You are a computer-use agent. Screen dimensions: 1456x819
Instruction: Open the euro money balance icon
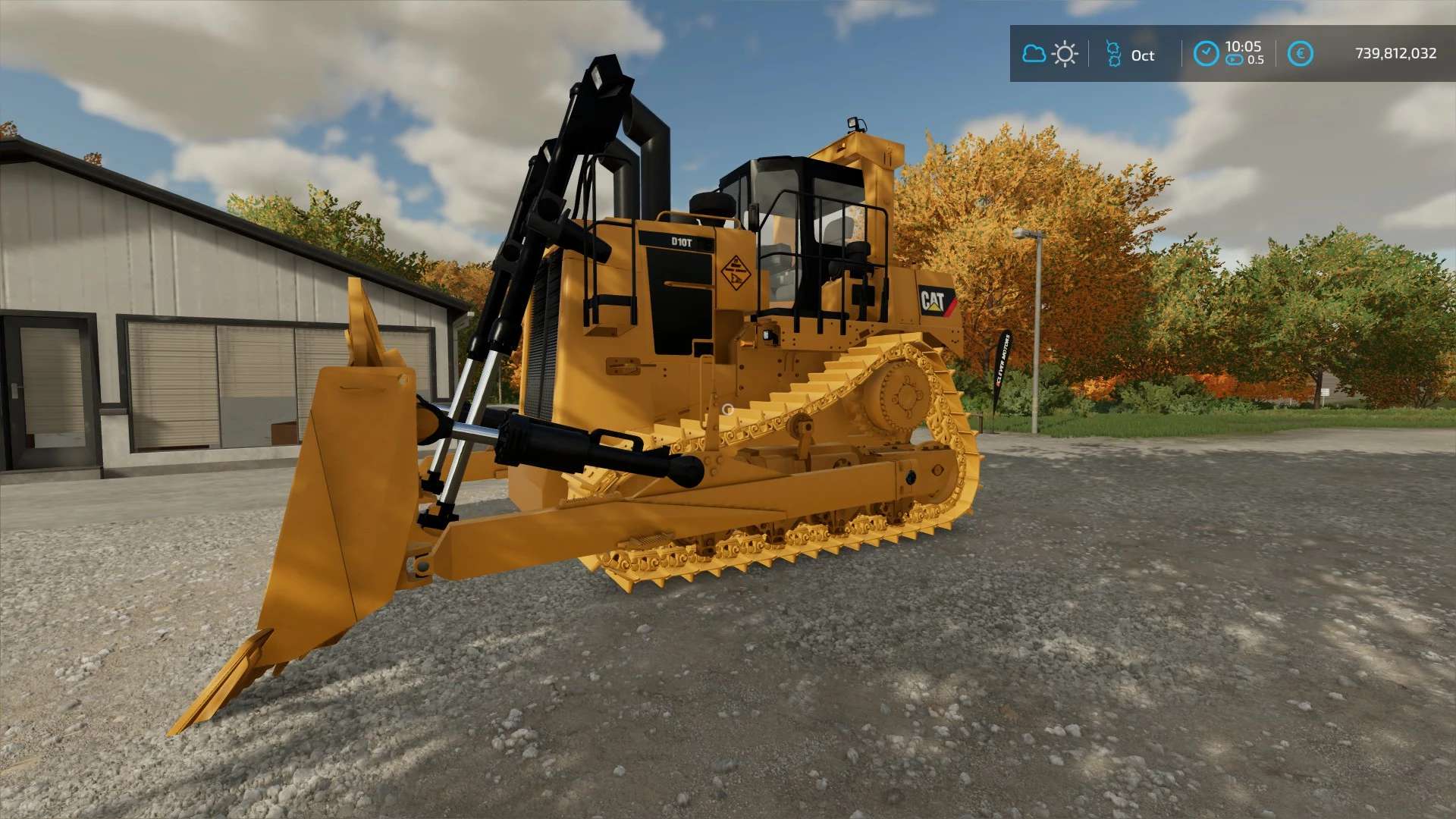pyautogui.click(x=1300, y=54)
